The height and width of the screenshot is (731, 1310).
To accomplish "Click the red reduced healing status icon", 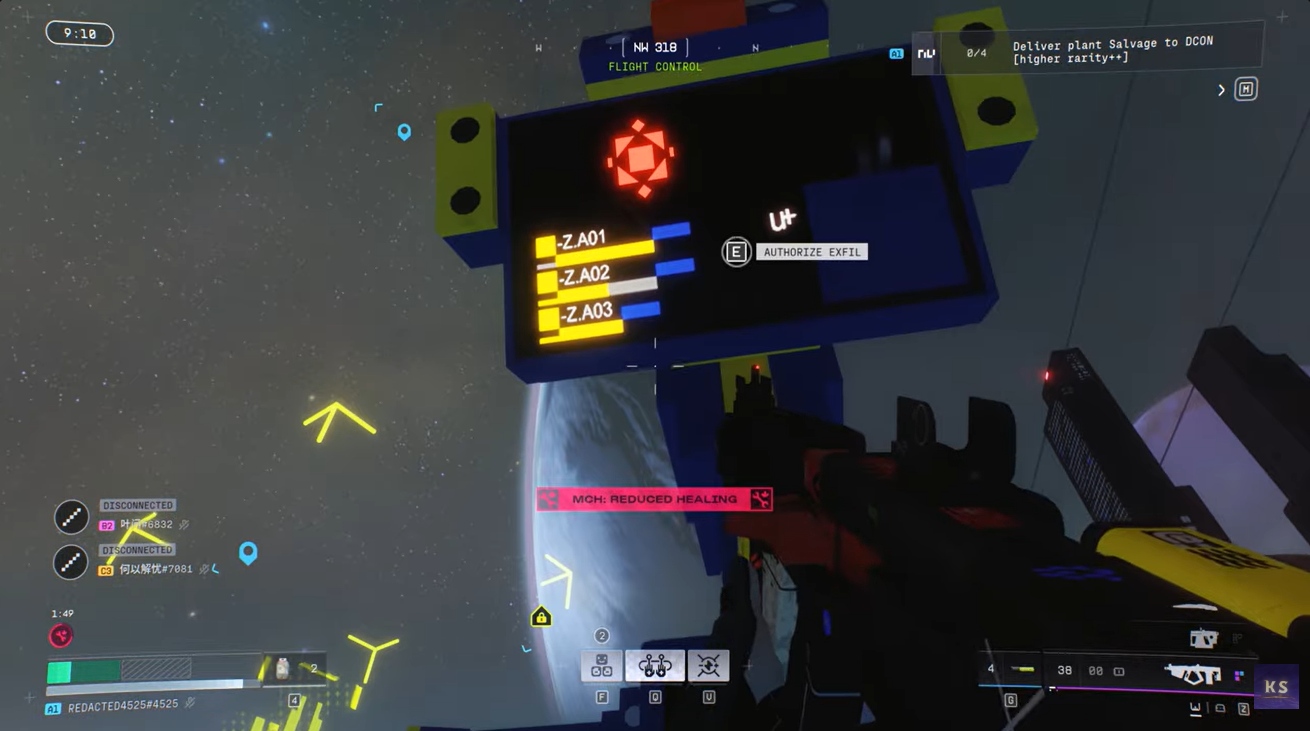I will tap(60, 636).
